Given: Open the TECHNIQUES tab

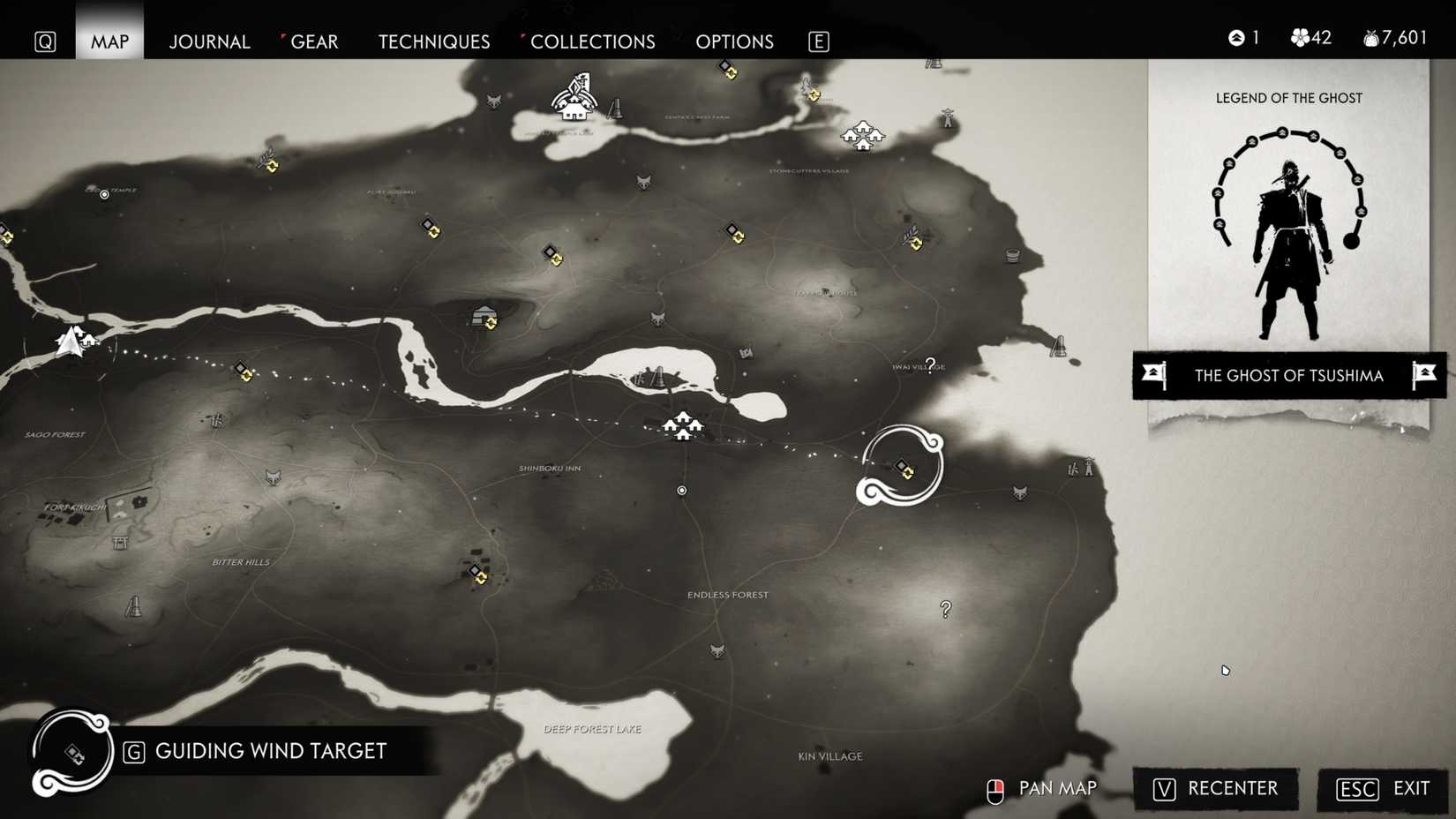Looking at the screenshot, I should [433, 41].
